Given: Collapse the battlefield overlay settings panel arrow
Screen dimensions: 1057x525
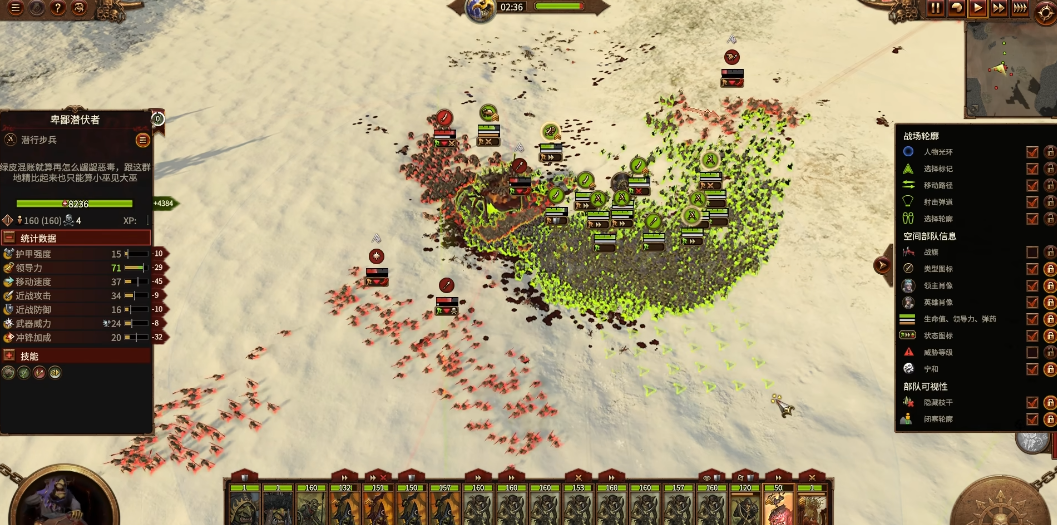Looking at the screenshot, I should click(882, 265).
